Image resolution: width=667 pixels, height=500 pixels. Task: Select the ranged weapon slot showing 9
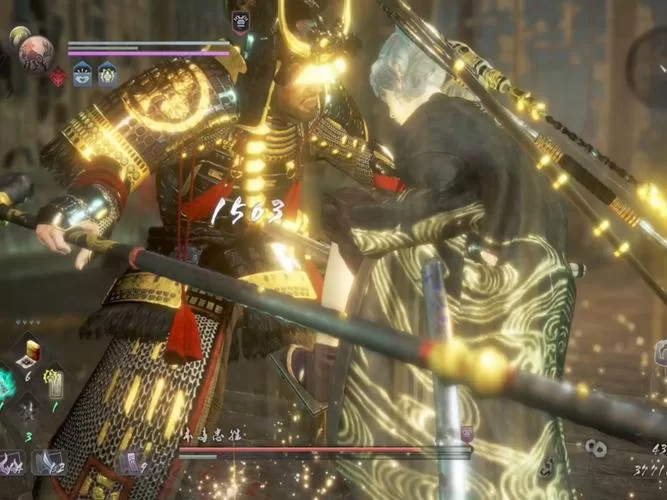(130, 462)
